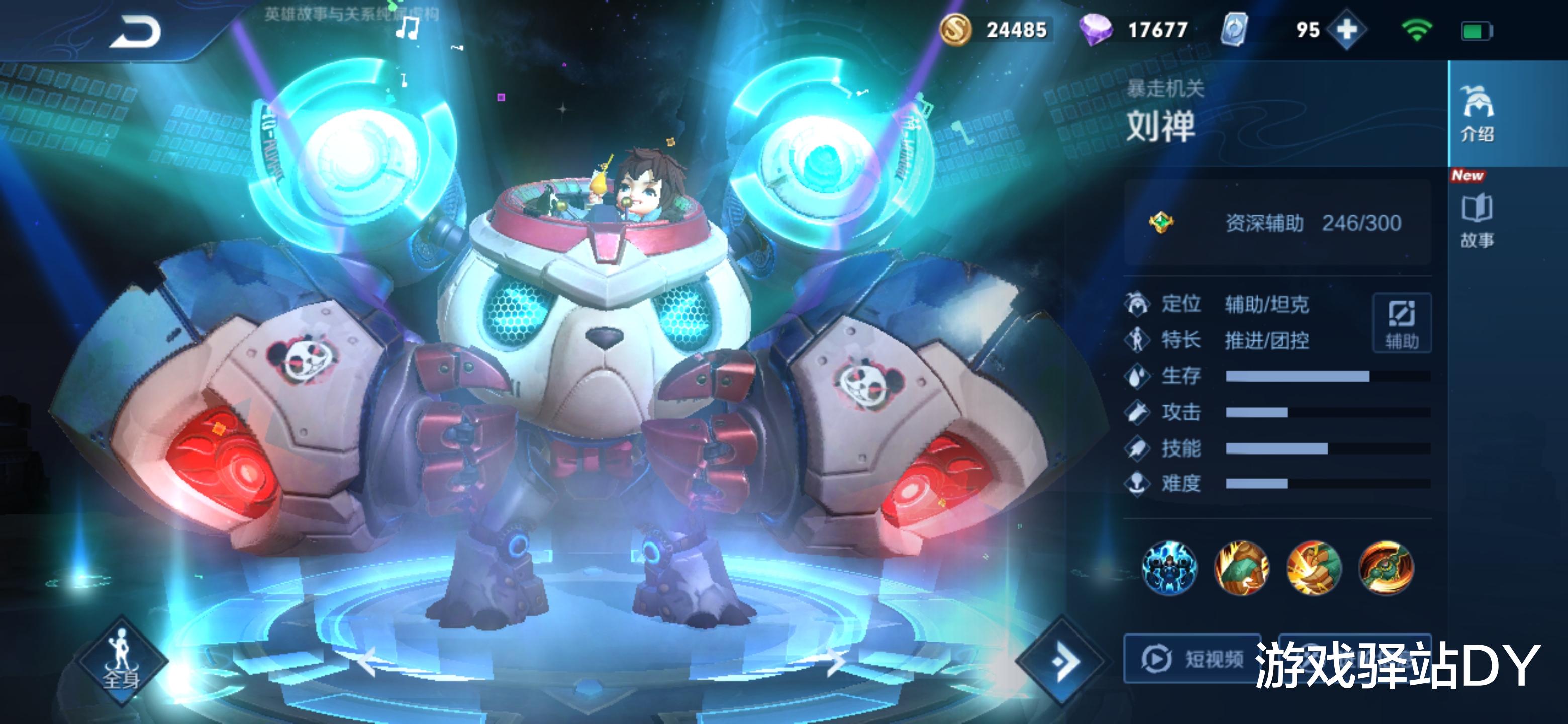1568x724 pixels.
Task: Select the orange spinning ultimate skill icon
Action: [x=1386, y=568]
